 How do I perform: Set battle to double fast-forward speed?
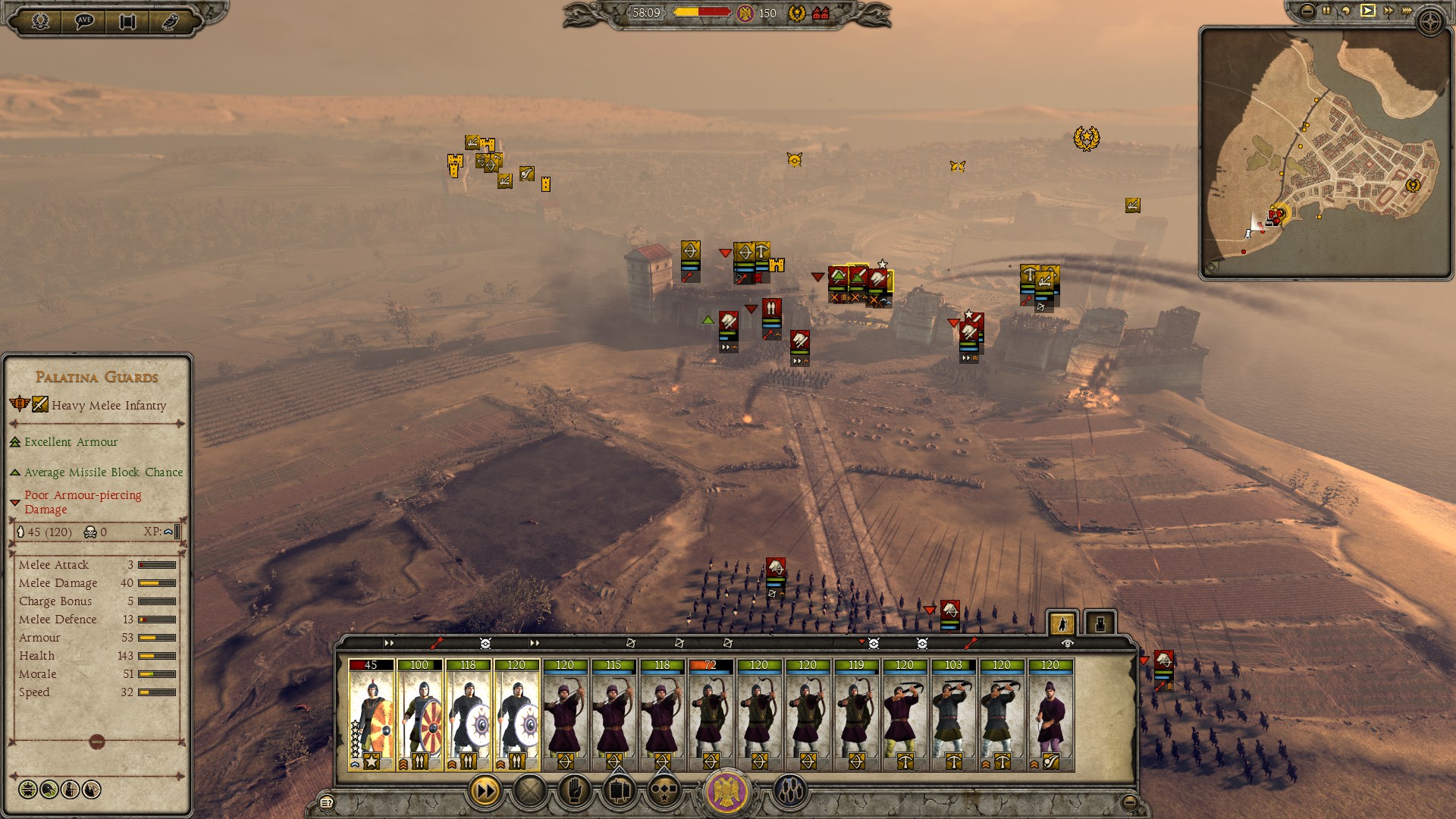(x=1388, y=11)
